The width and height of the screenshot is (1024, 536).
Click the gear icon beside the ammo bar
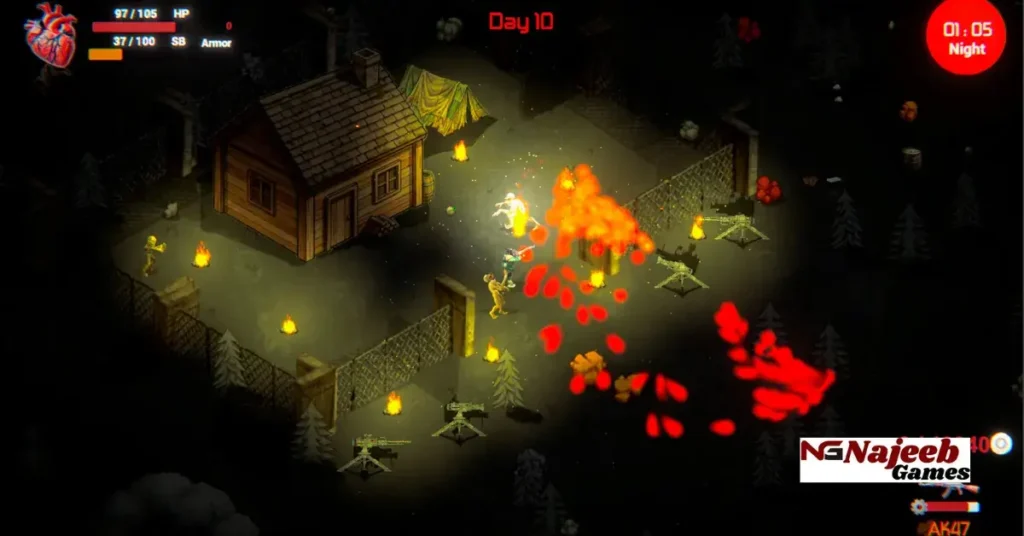pyautogui.click(x=919, y=507)
